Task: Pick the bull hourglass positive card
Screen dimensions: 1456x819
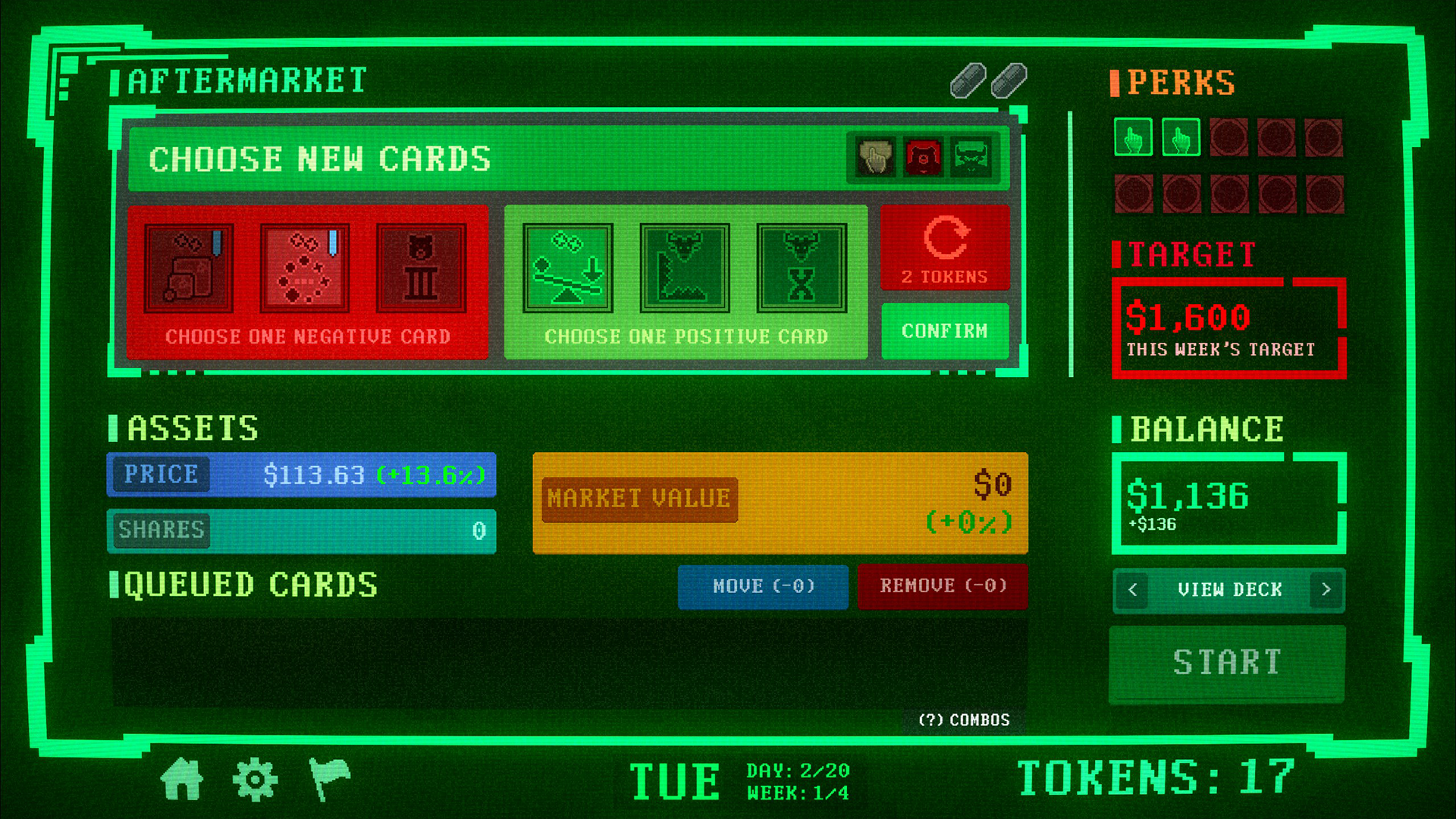Action: 802,269
